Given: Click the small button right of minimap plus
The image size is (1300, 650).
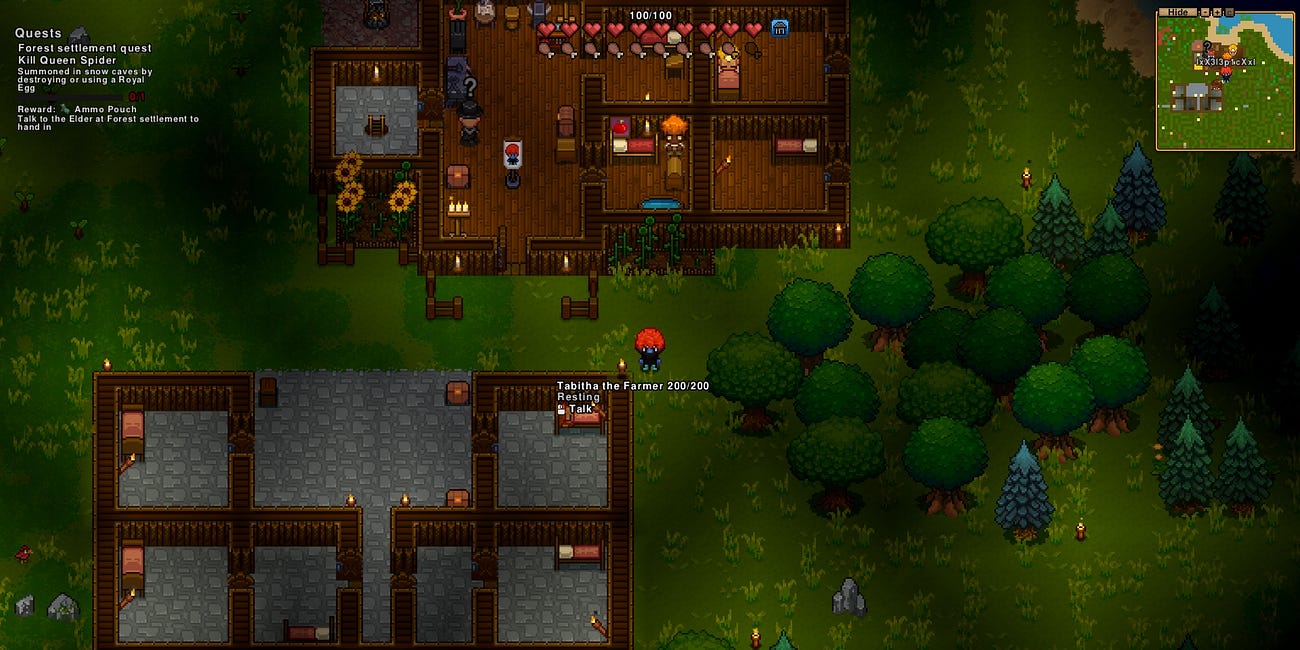Looking at the screenshot, I should [1229, 12].
